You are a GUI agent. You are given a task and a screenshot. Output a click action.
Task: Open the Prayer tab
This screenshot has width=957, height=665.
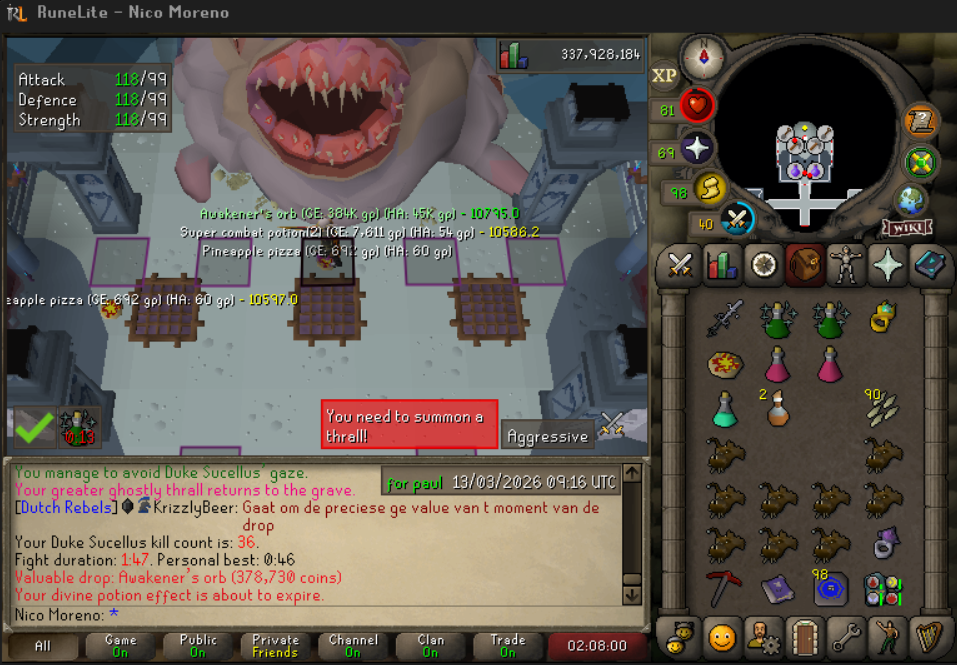pos(888,265)
